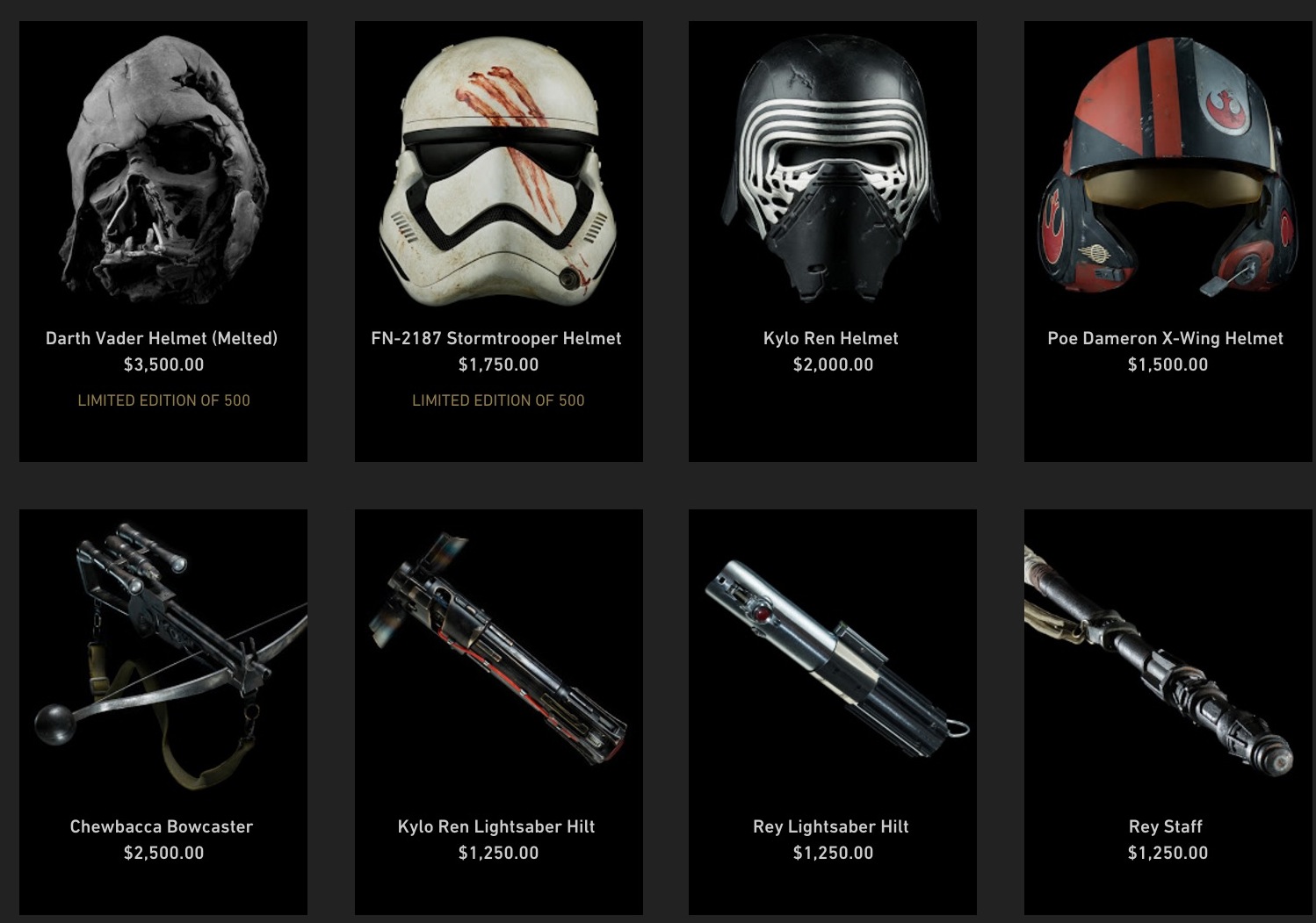Click the Chewbacca Bowcaster name link
This screenshot has height=923, width=1316.
point(162,826)
